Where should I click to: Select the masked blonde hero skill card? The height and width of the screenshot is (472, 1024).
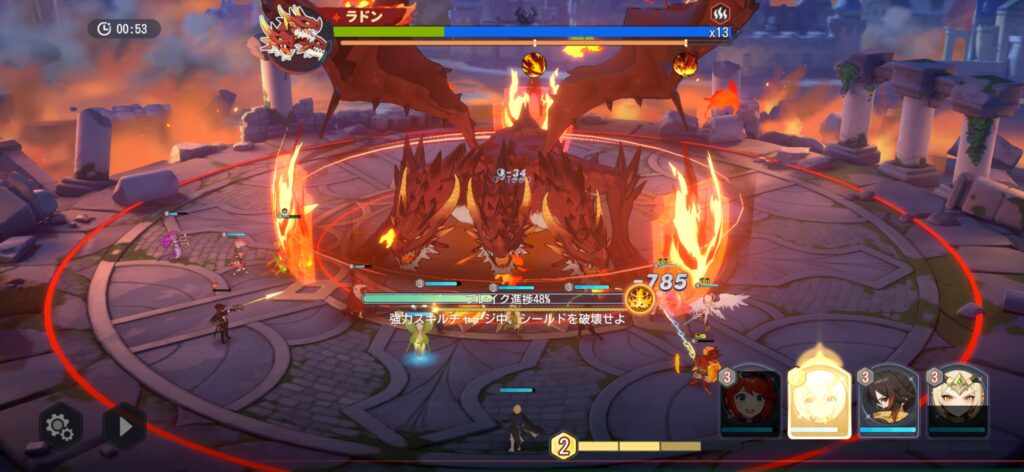(957, 402)
